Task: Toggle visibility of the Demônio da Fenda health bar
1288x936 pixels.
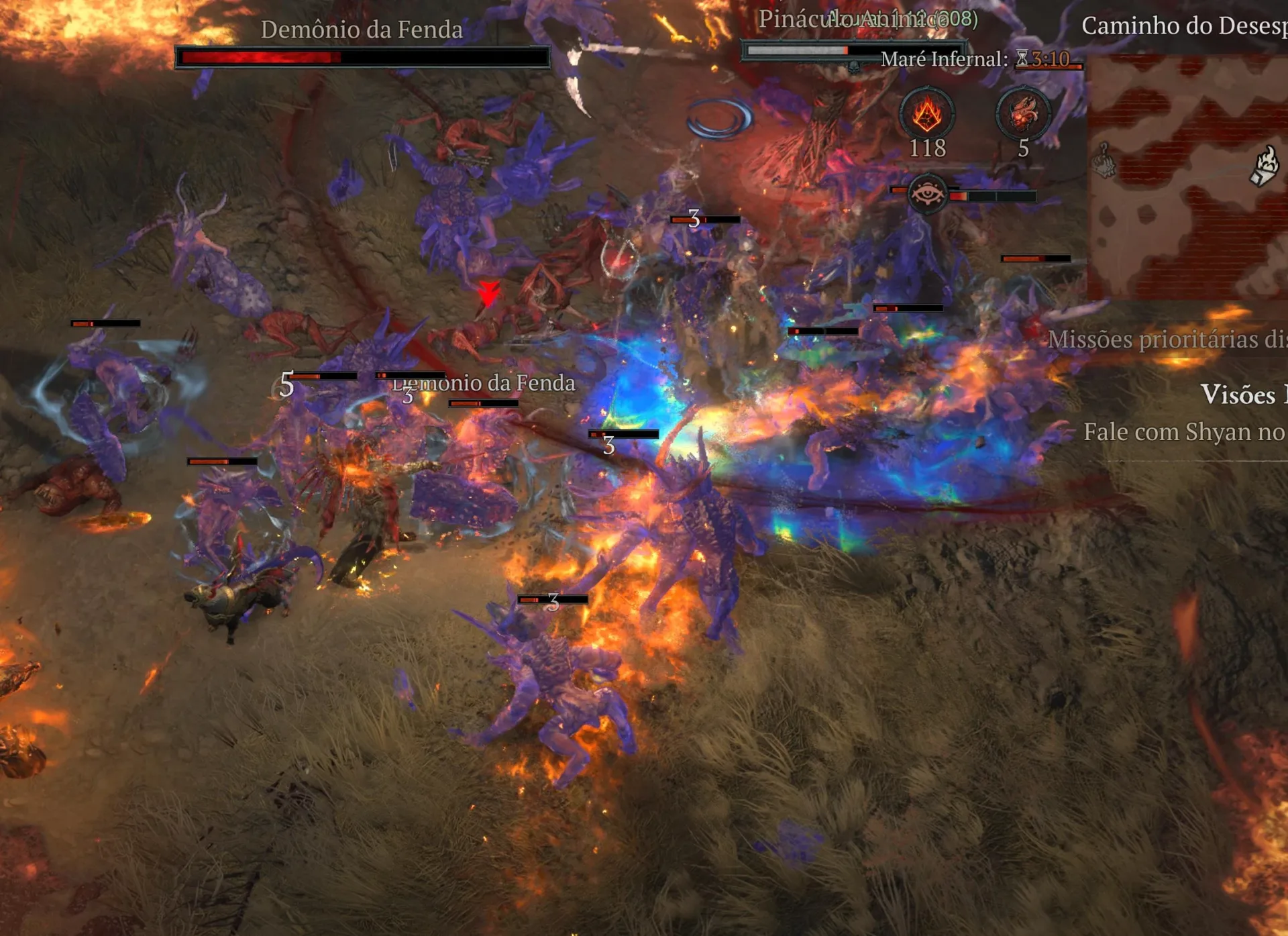Action: tap(362, 57)
